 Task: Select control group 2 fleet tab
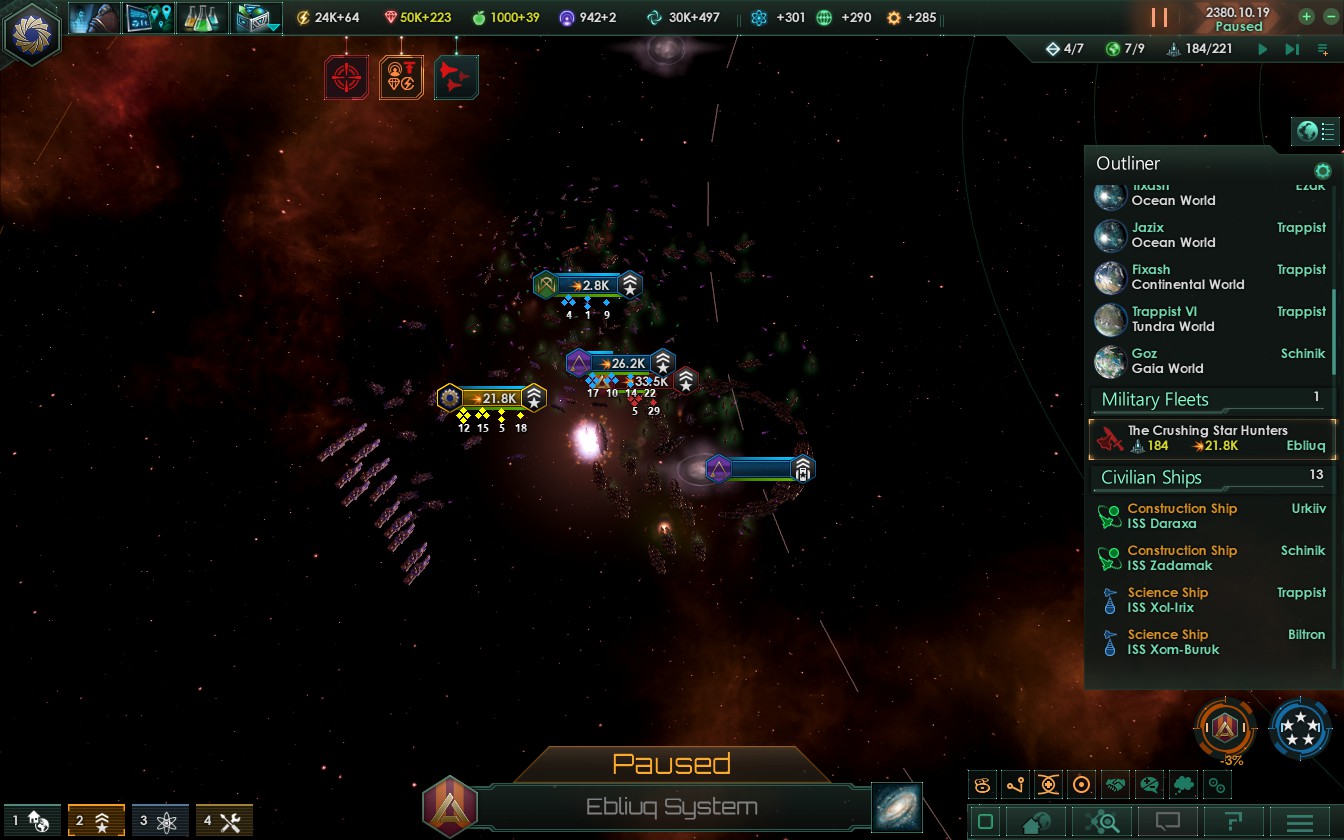96,821
